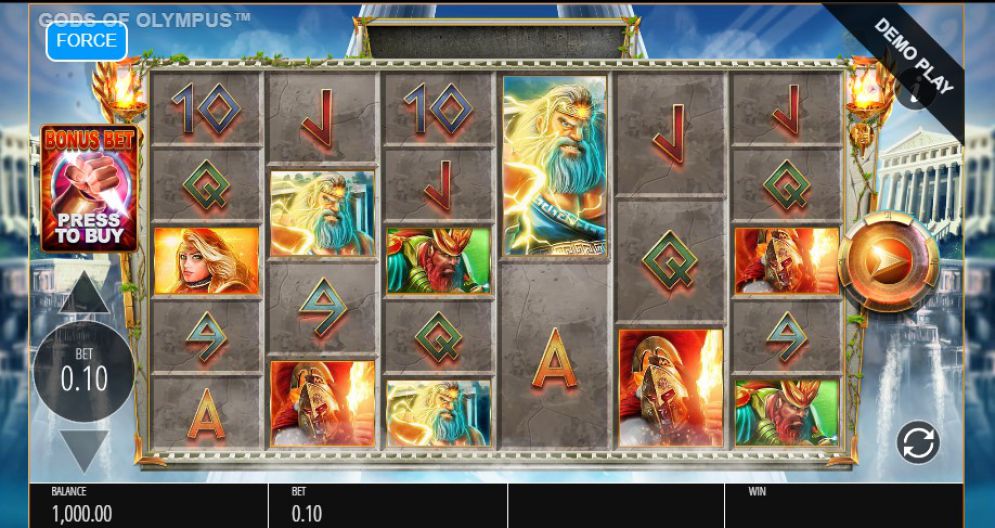Click the blue FORCE button

(86, 41)
